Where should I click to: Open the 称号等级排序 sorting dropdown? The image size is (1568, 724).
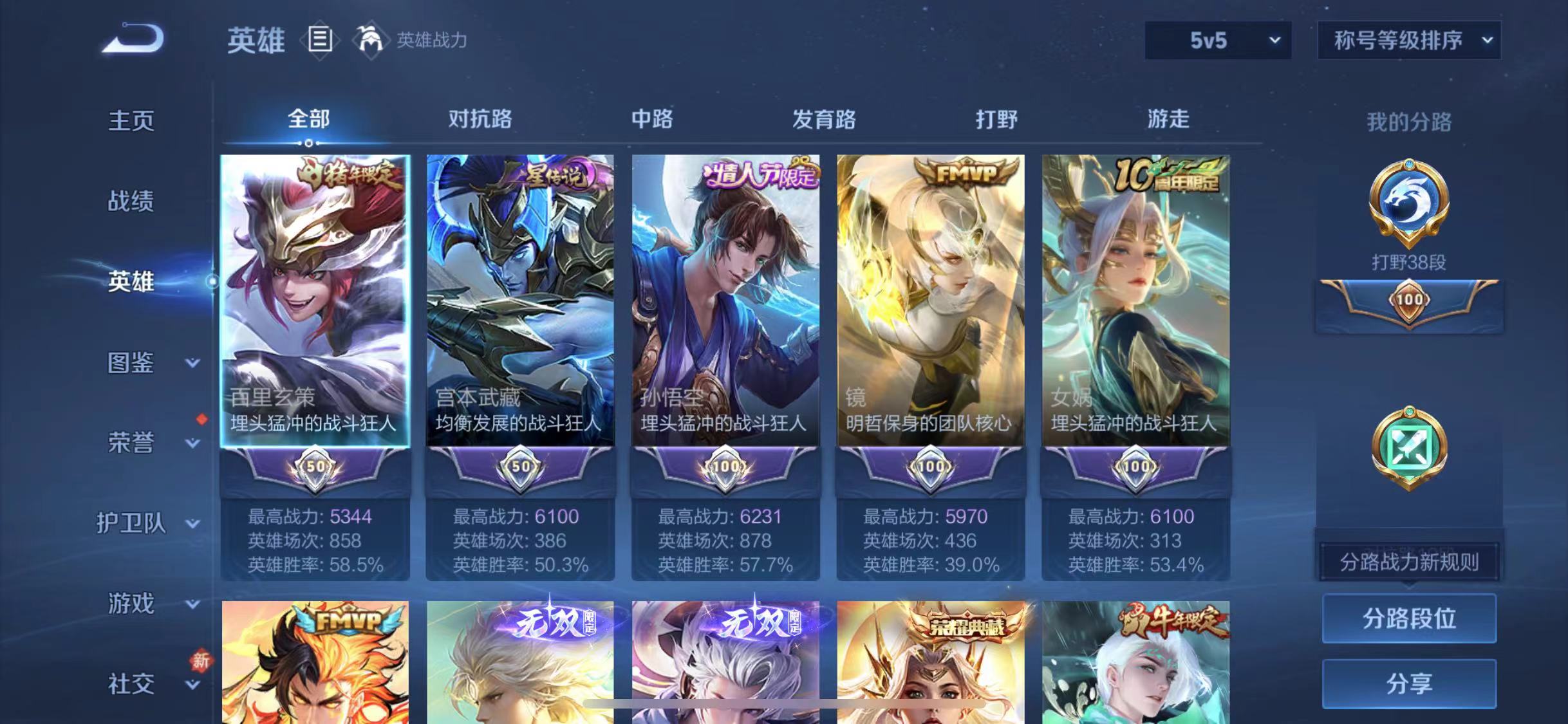coord(1408,40)
